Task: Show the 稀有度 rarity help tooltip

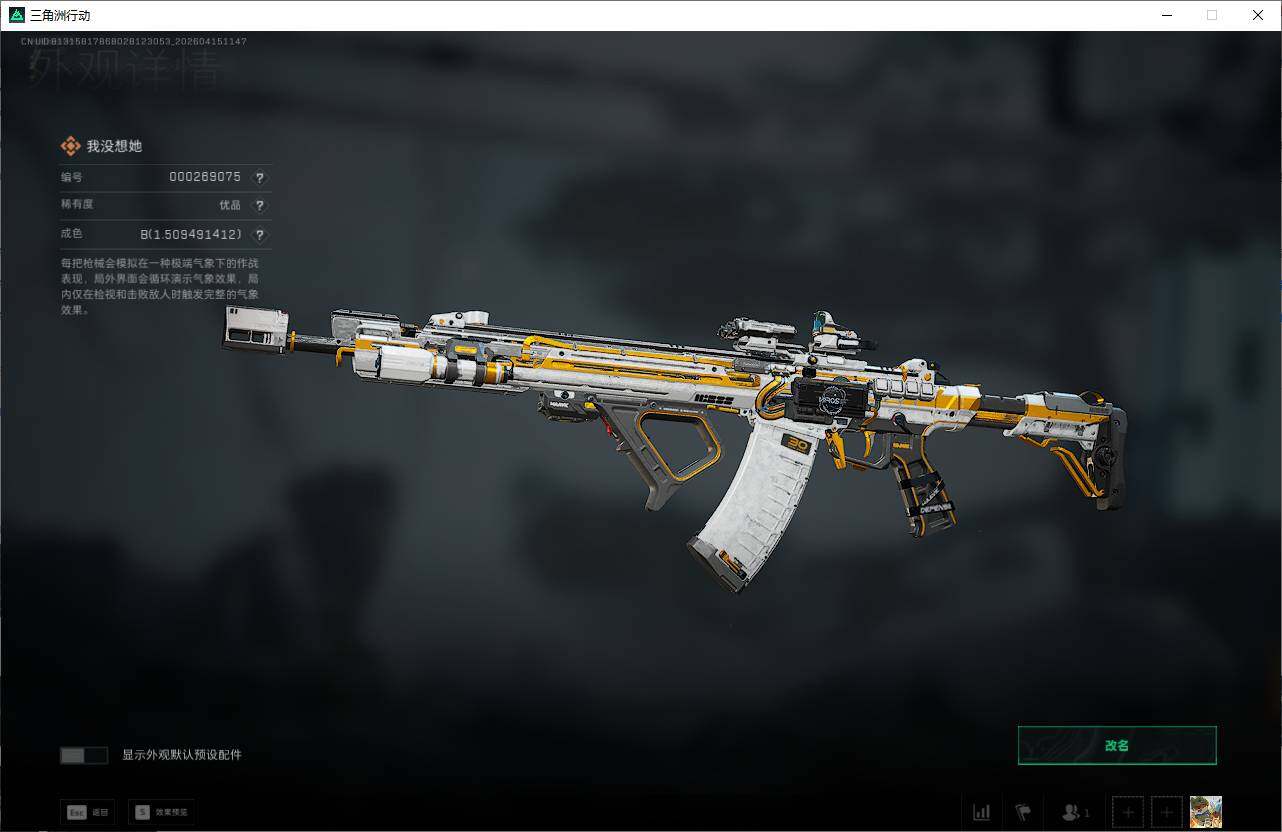Action: click(260, 205)
